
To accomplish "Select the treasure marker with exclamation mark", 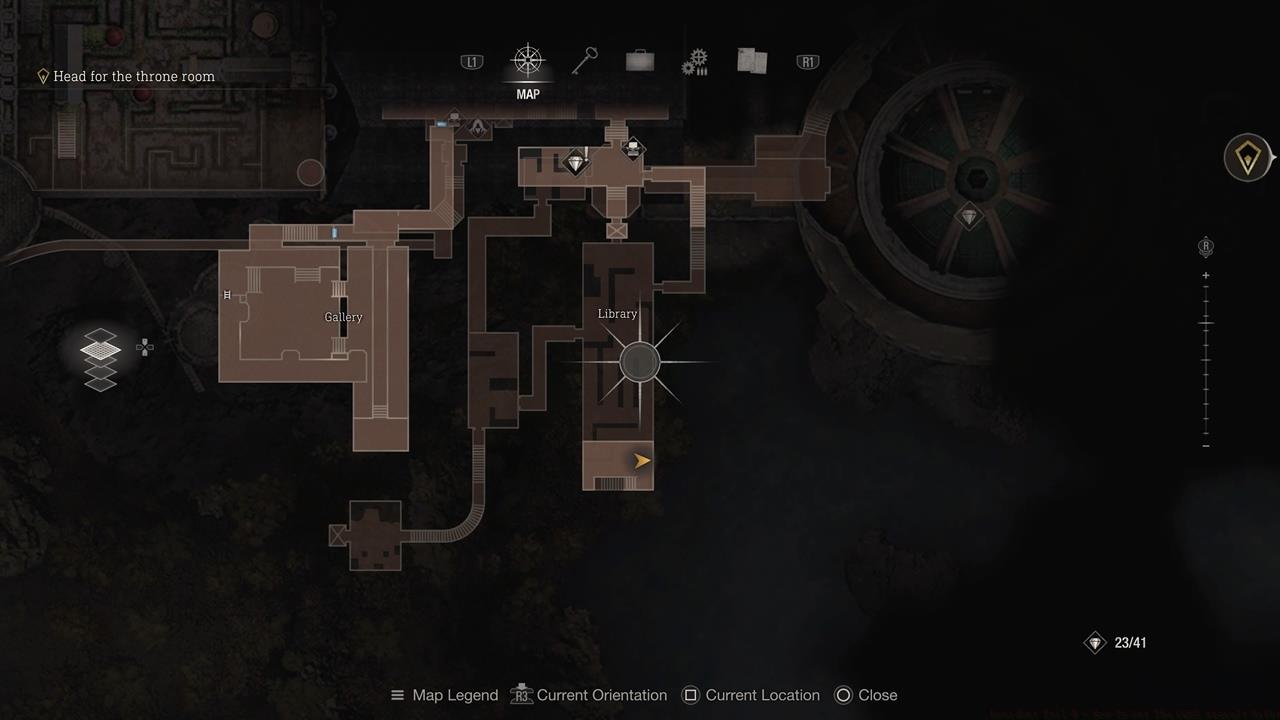I will tap(575, 163).
